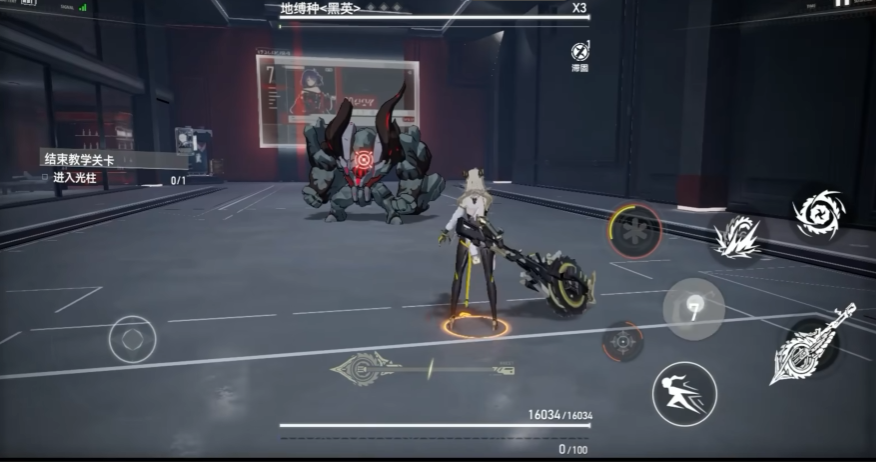Click the virtual movement joystick
The image size is (876, 462).
click(x=132, y=340)
